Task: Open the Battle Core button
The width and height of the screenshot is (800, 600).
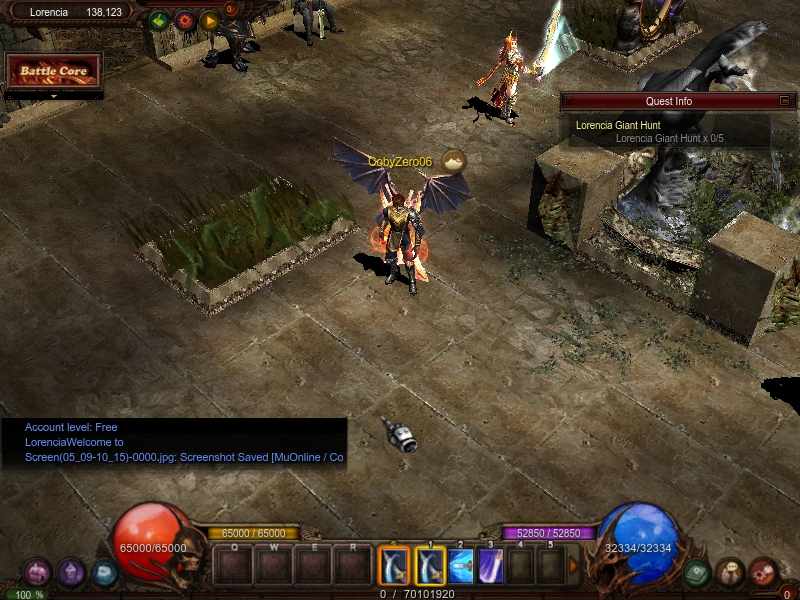Action: (x=54, y=71)
